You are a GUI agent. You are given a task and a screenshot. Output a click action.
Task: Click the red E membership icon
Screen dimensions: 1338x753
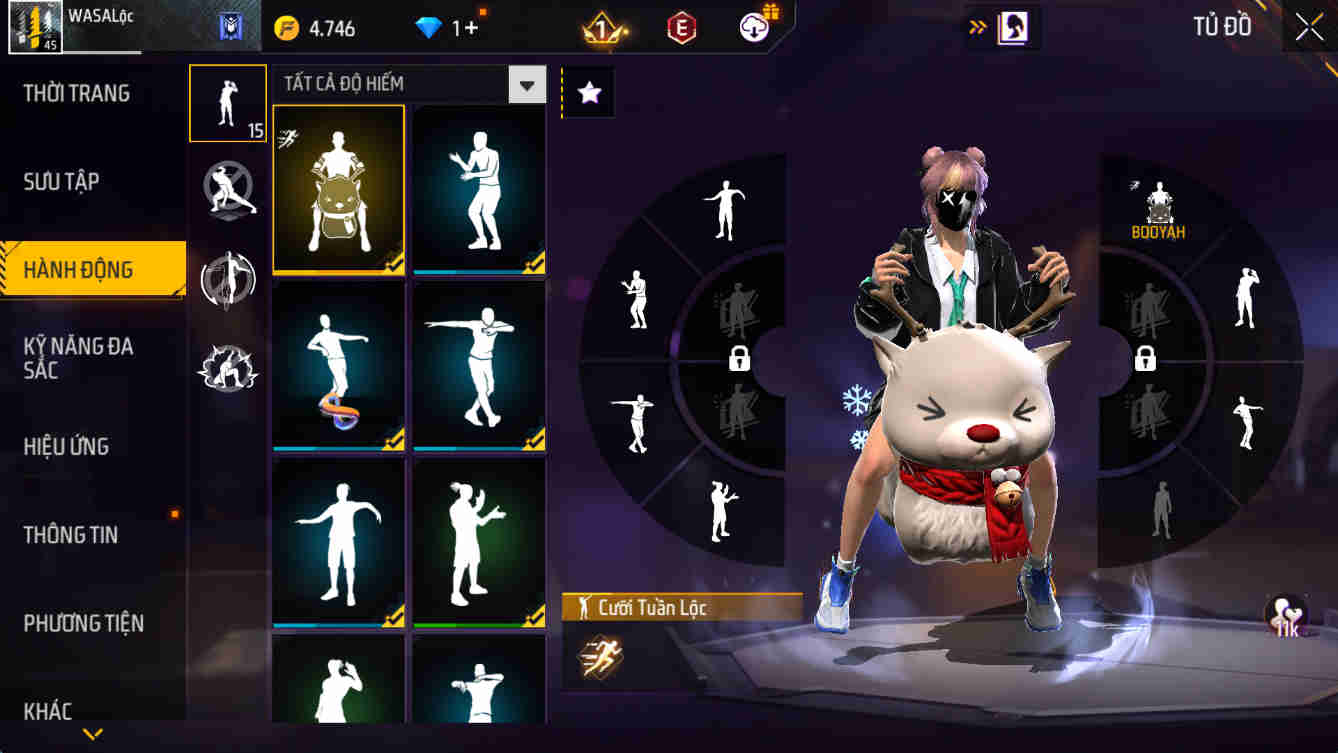pos(684,28)
